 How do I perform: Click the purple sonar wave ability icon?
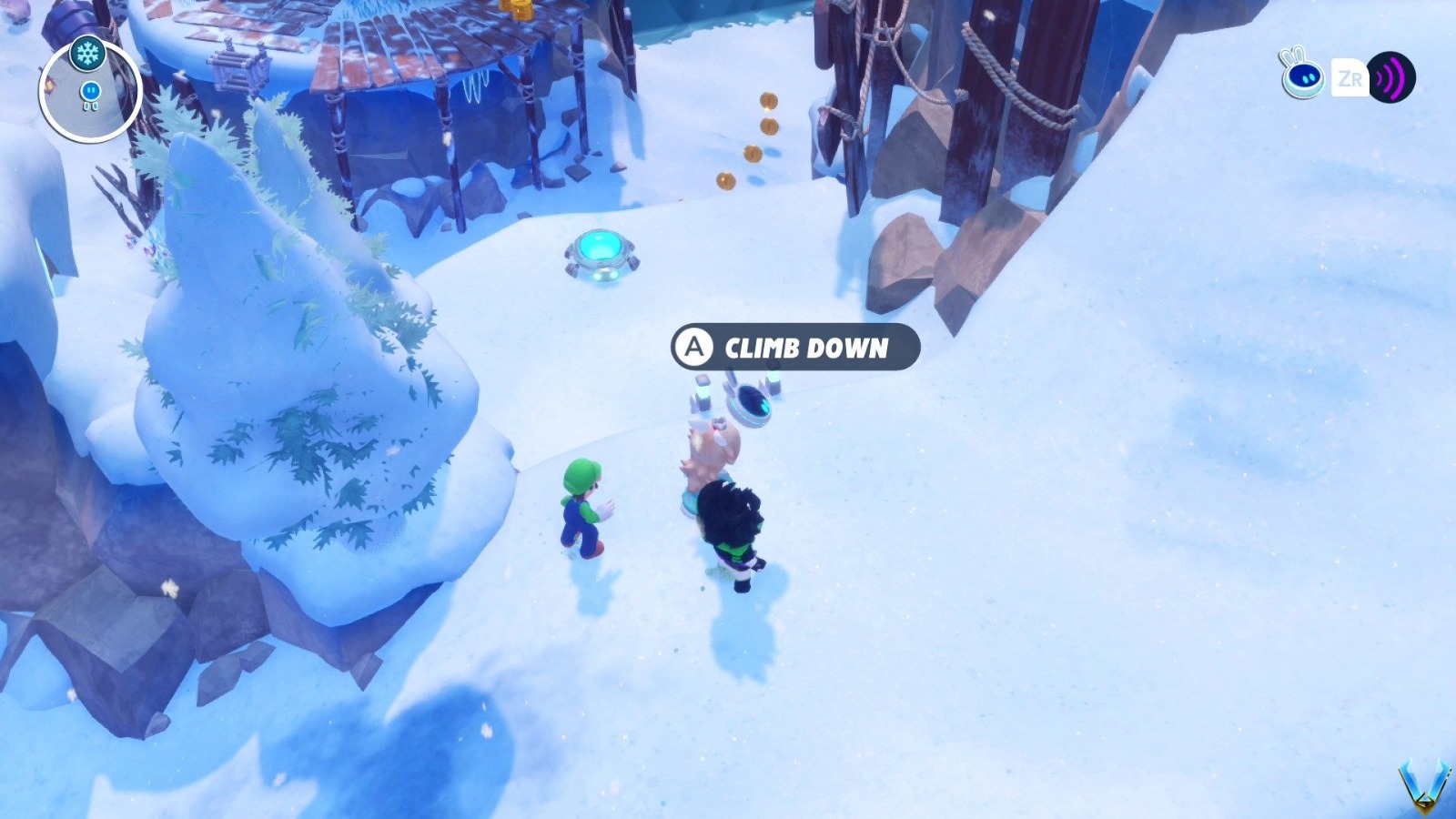[x=1392, y=77]
